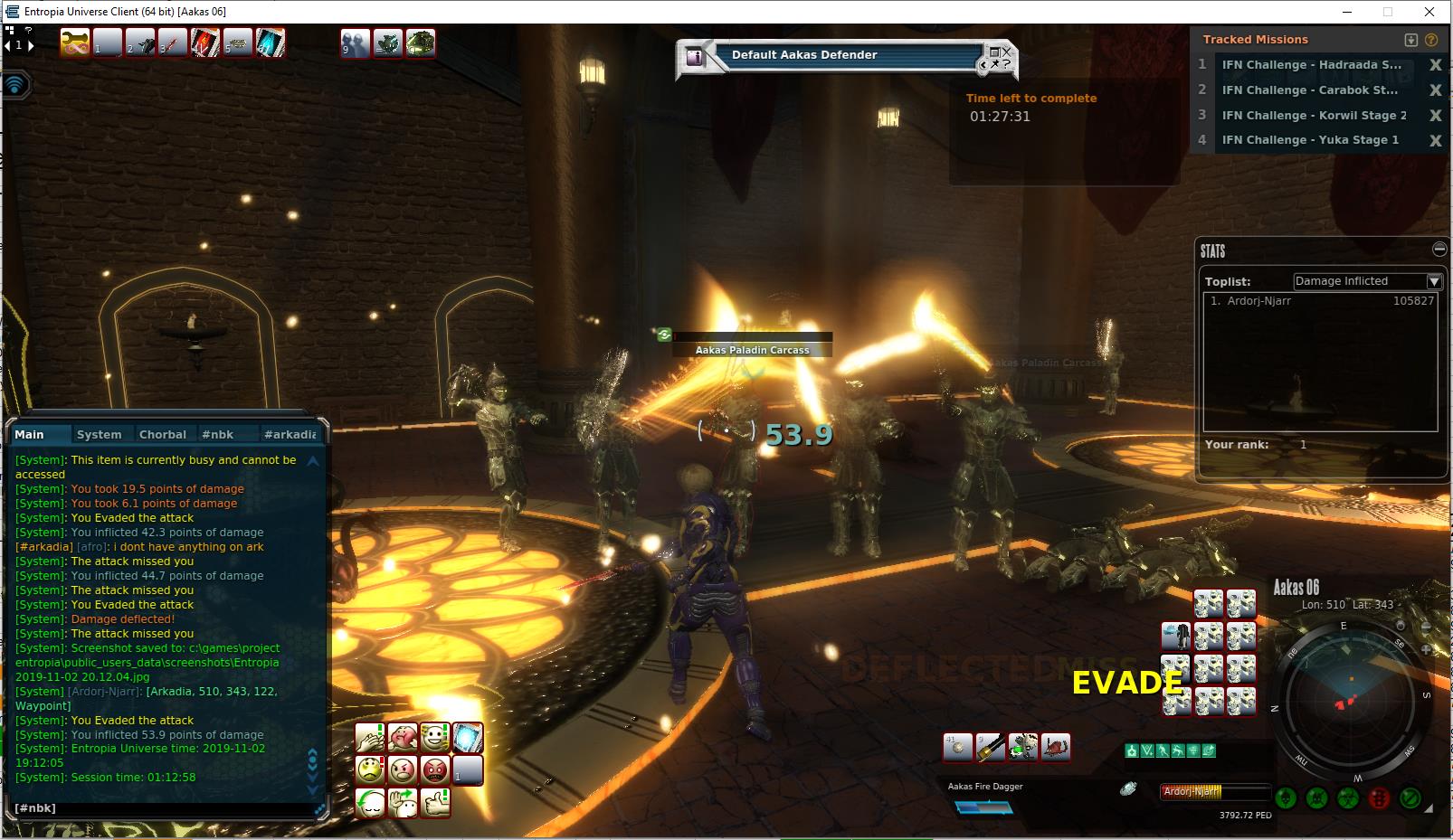This screenshot has height=840, width=1453.
Task: Use the angry red face emote
Action: [x=435, y=770]
